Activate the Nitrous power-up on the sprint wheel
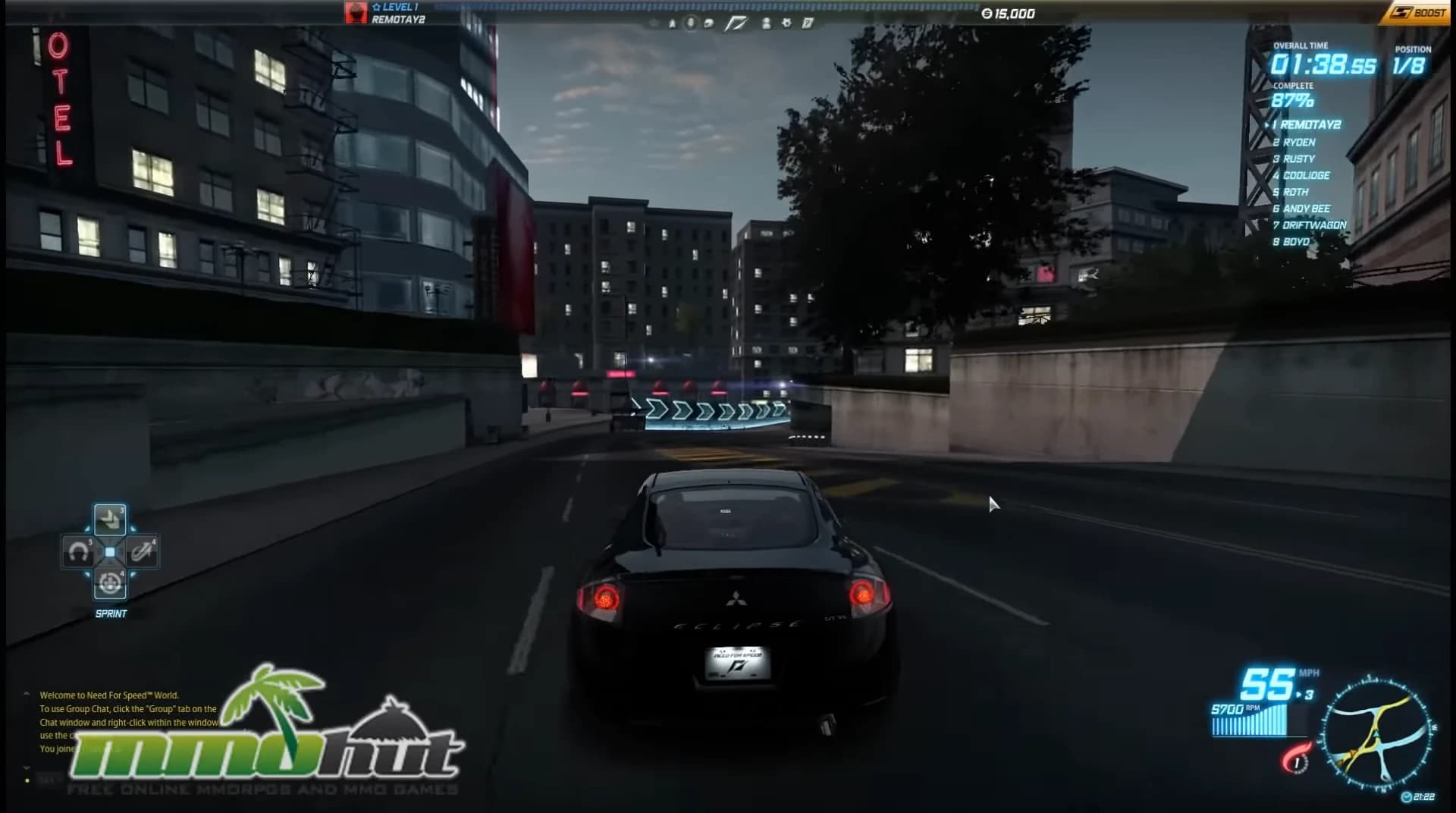 [x=143, y=552]
